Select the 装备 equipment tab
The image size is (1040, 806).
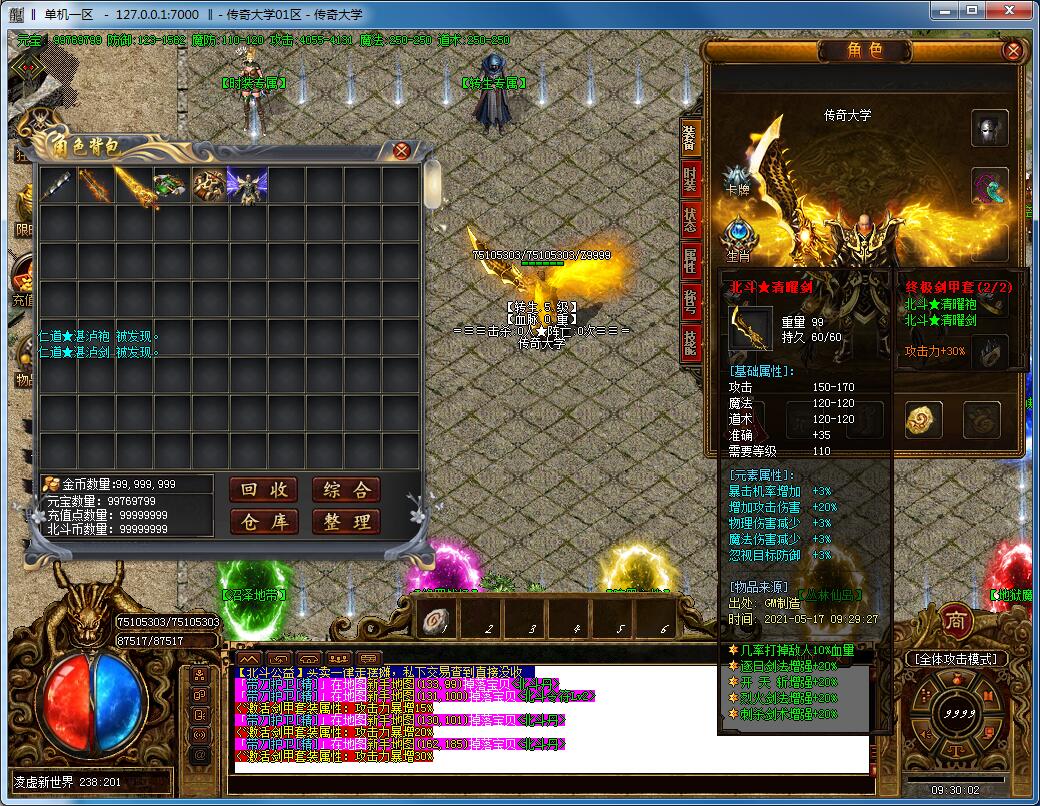pos(691,139)
